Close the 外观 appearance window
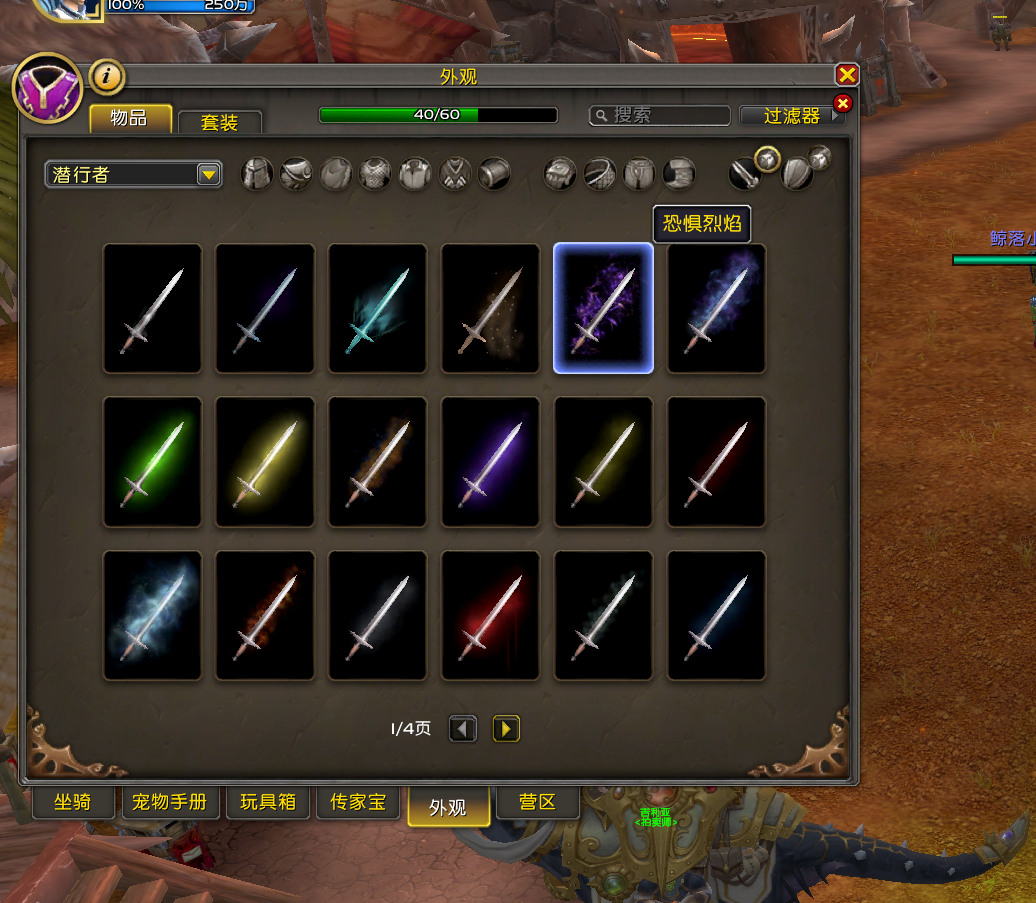1036x903 pixels. (x=847, y=75)
